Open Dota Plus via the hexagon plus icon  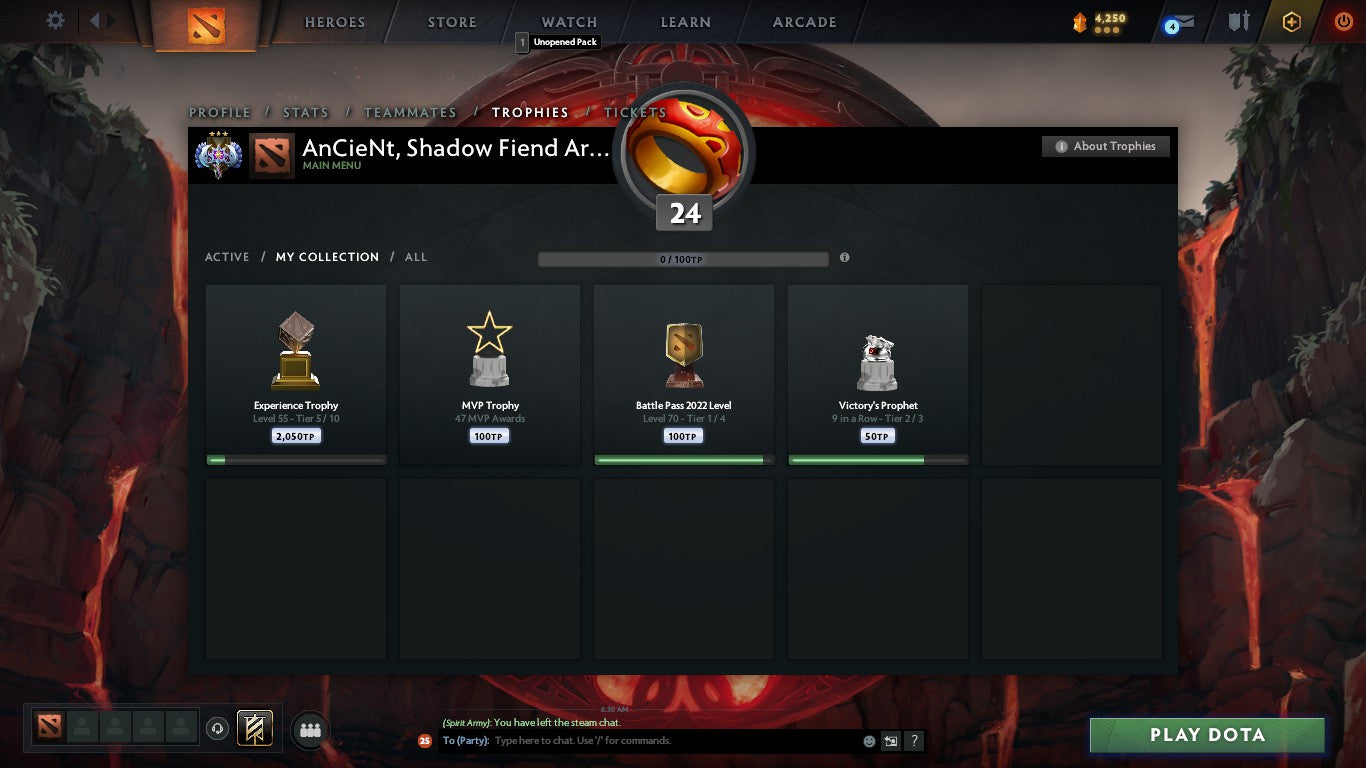tap(1290, 21)
